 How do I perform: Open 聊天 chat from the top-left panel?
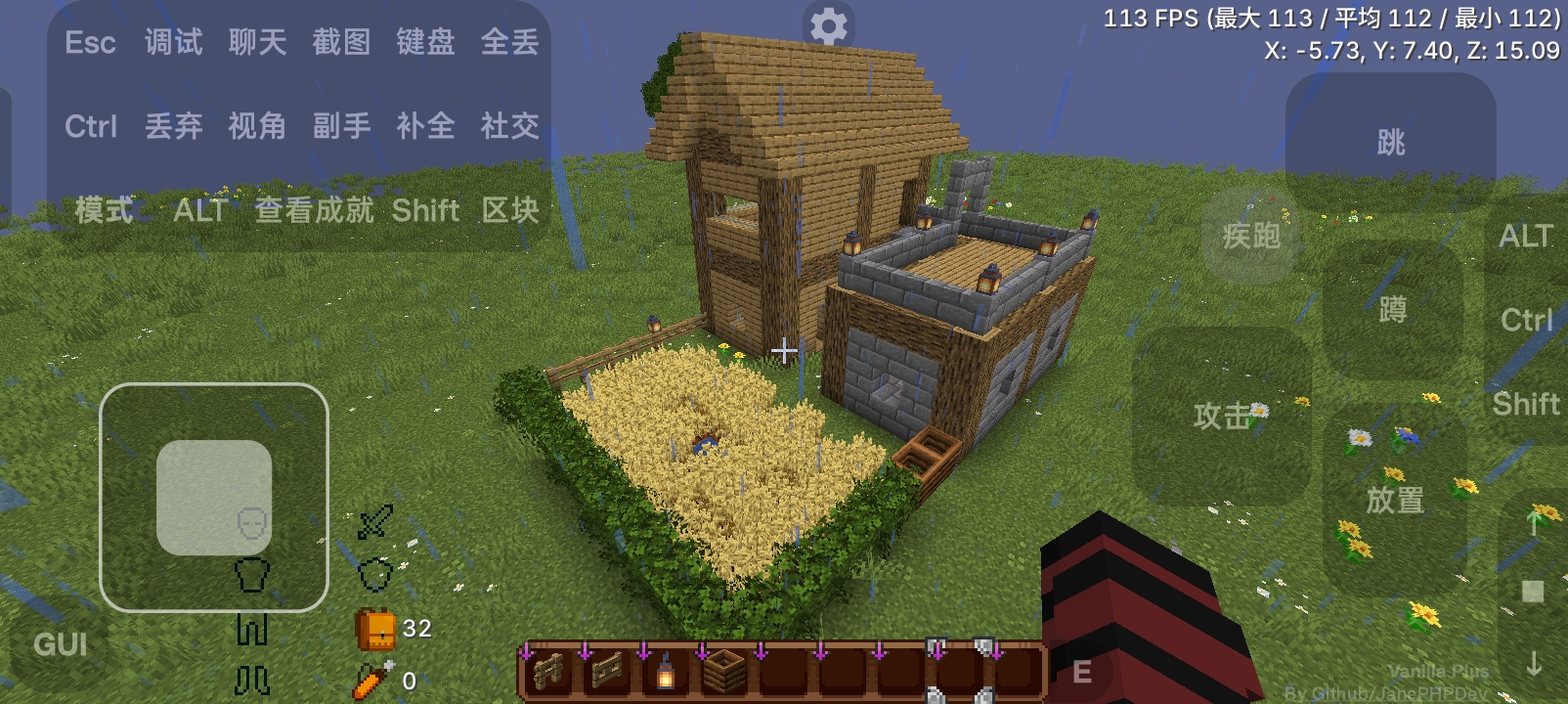click(255, 41)
